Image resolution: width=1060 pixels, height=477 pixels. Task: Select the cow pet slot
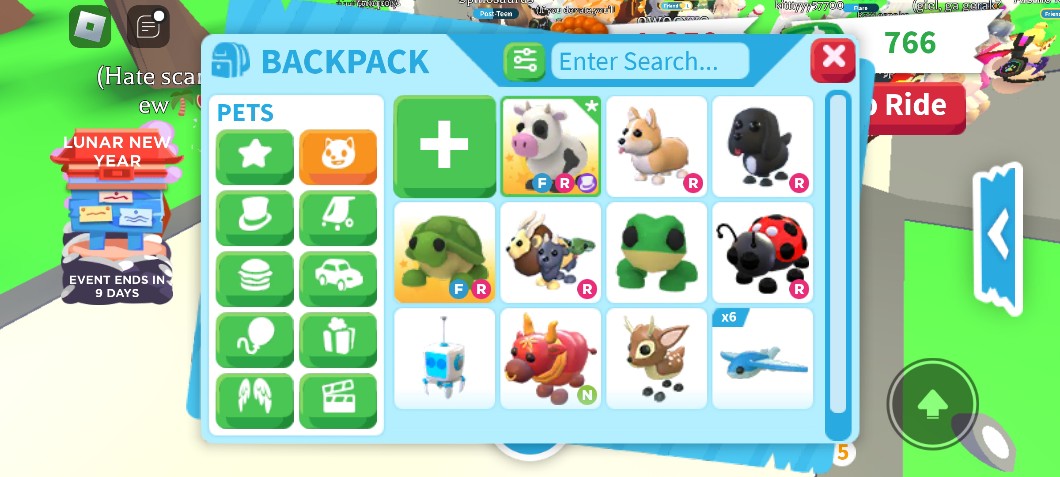[550, 146]
